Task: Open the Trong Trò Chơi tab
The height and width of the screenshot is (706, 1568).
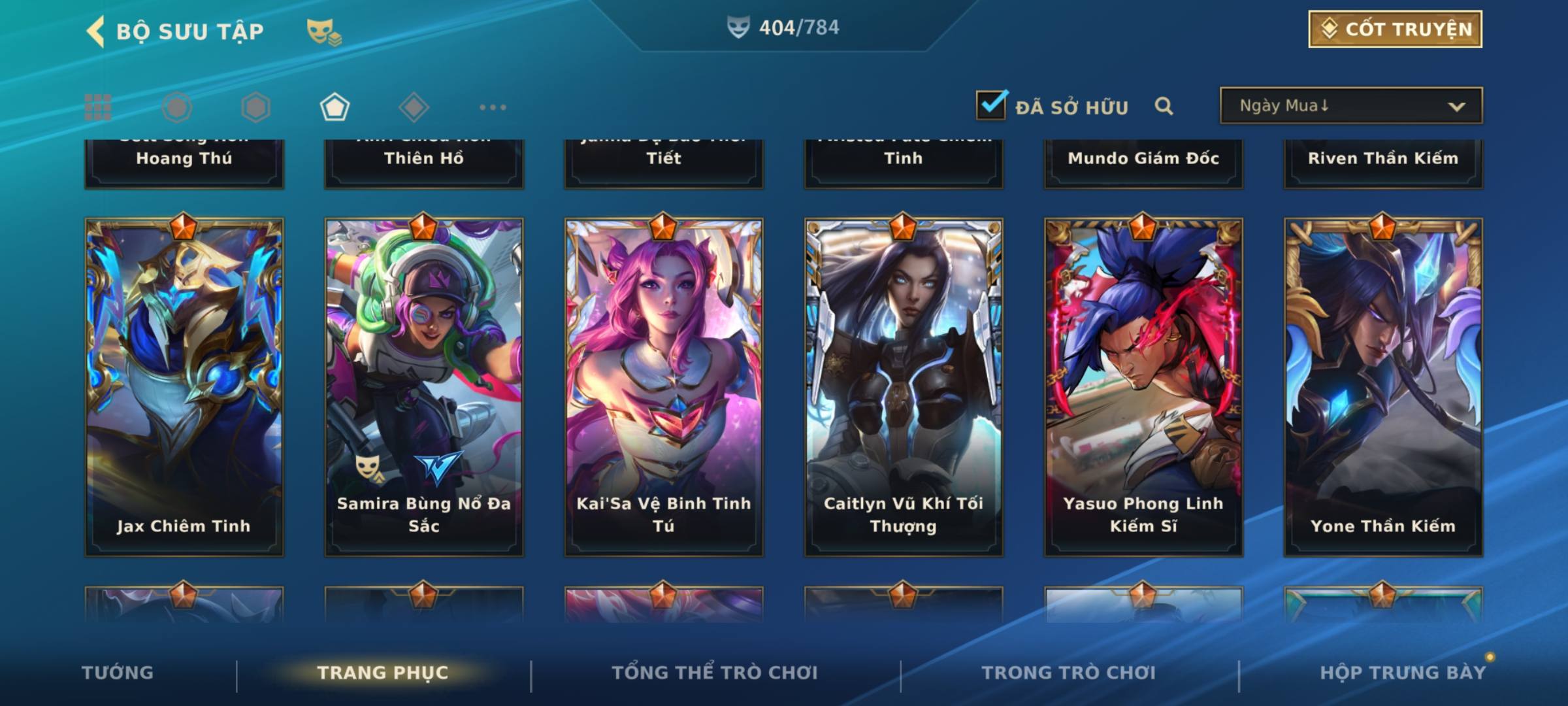Action: [x=1068, y=673]
